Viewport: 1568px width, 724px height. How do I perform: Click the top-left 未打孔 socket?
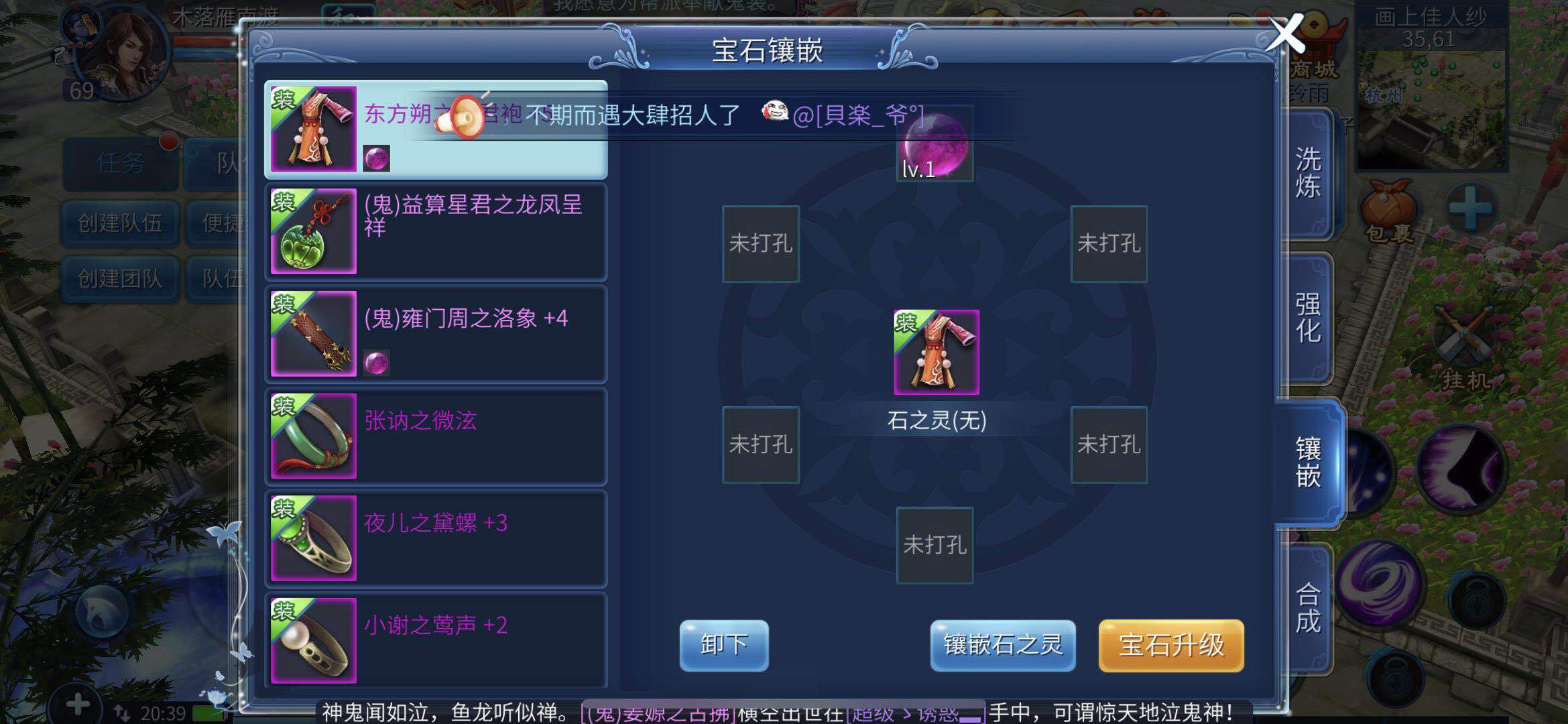point(760,243)
